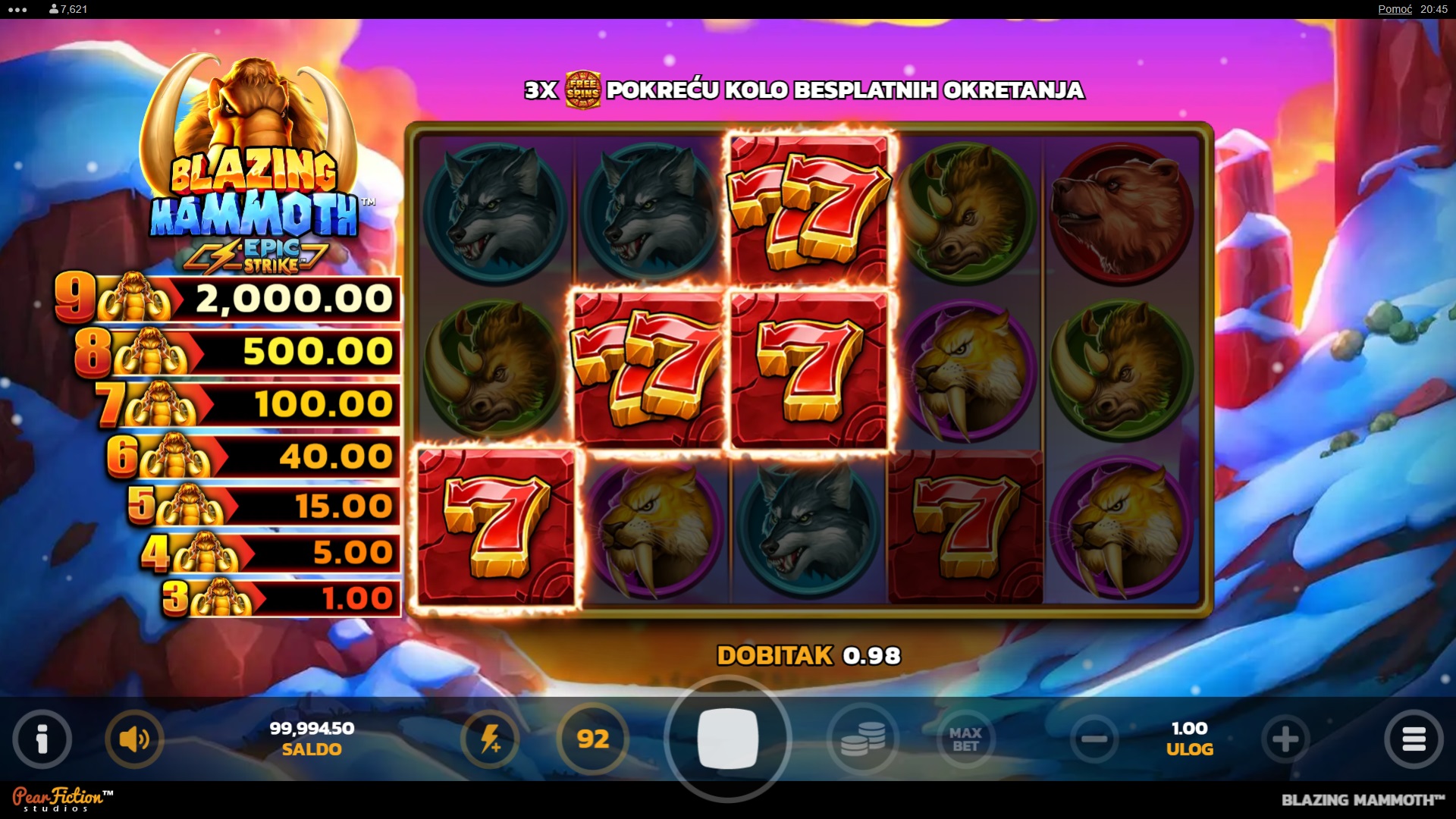Open the Pomoć help link
The image size is (1456, 819).
[1395, 9]
